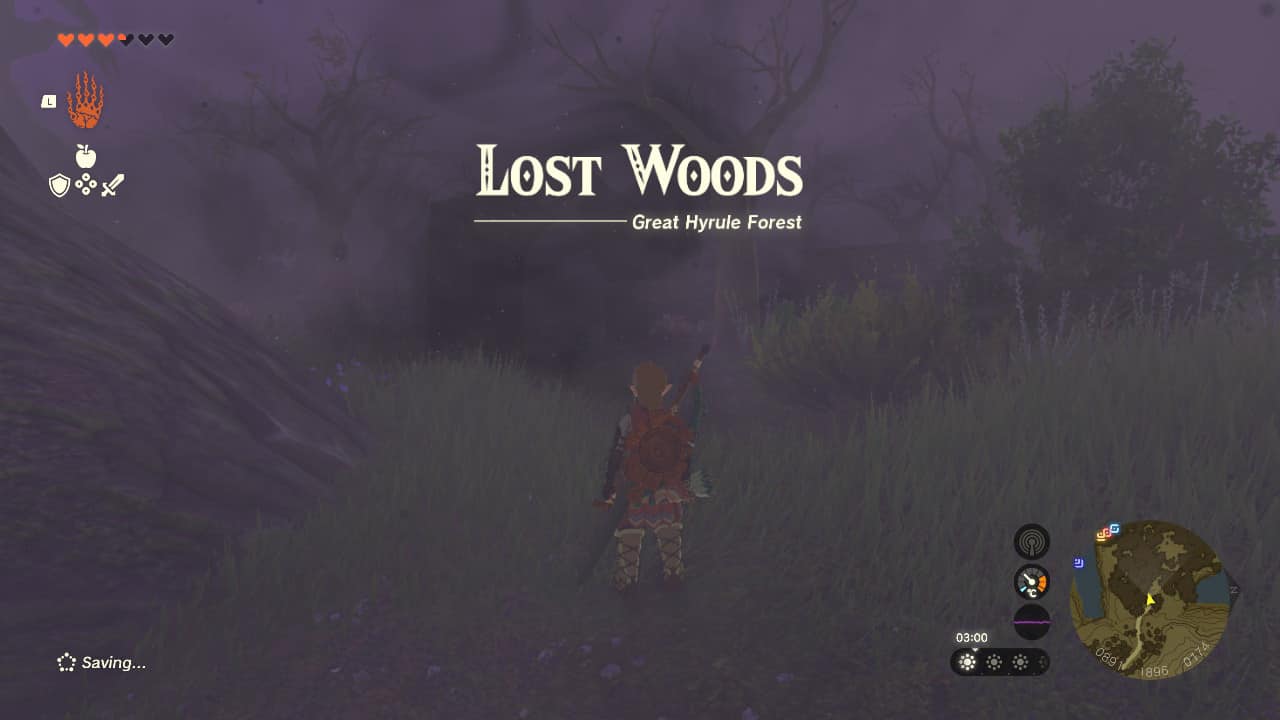Click the Saving indicator spinner
Viewport: 1280px width, 720px height.
[x=66, y=662]
